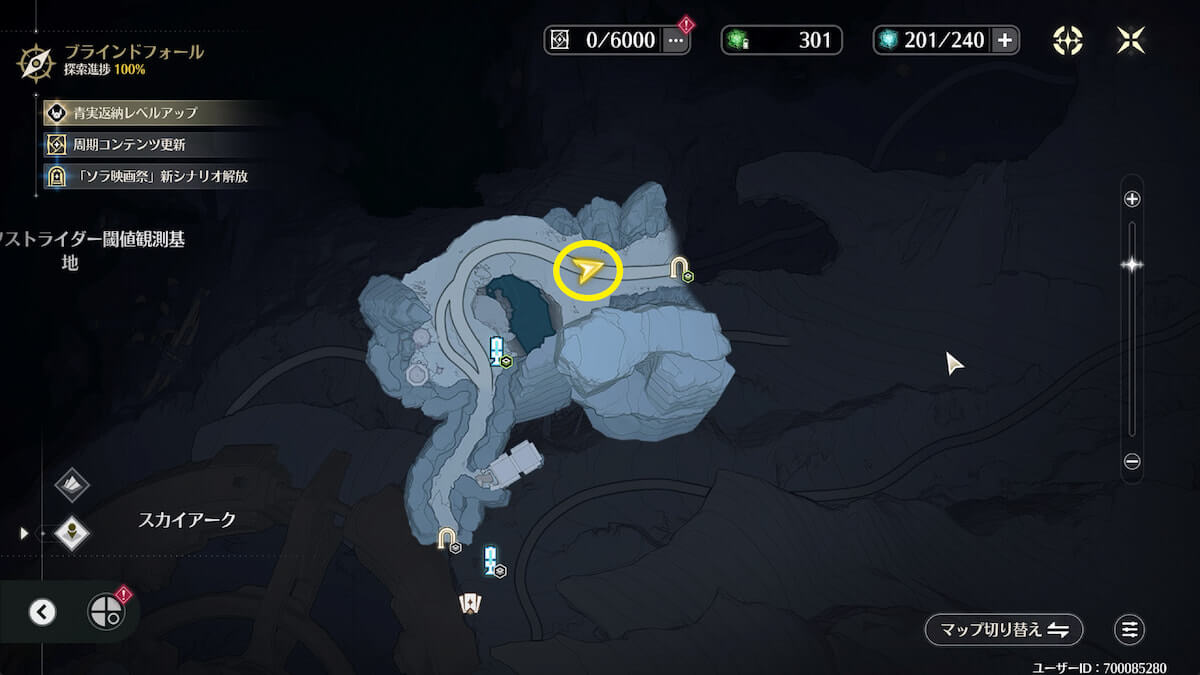Image resolution: width=1200 pixels, height=675 pixels.
Task: Zoom in the map with the plus button
Action: click(x=1132, y=199)
